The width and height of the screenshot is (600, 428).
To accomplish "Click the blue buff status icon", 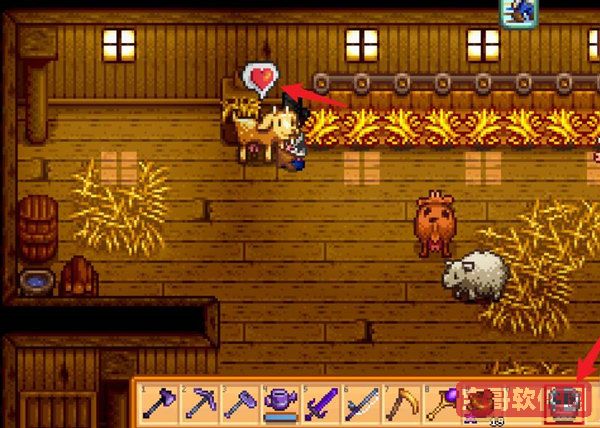I will tap(519, 11).
